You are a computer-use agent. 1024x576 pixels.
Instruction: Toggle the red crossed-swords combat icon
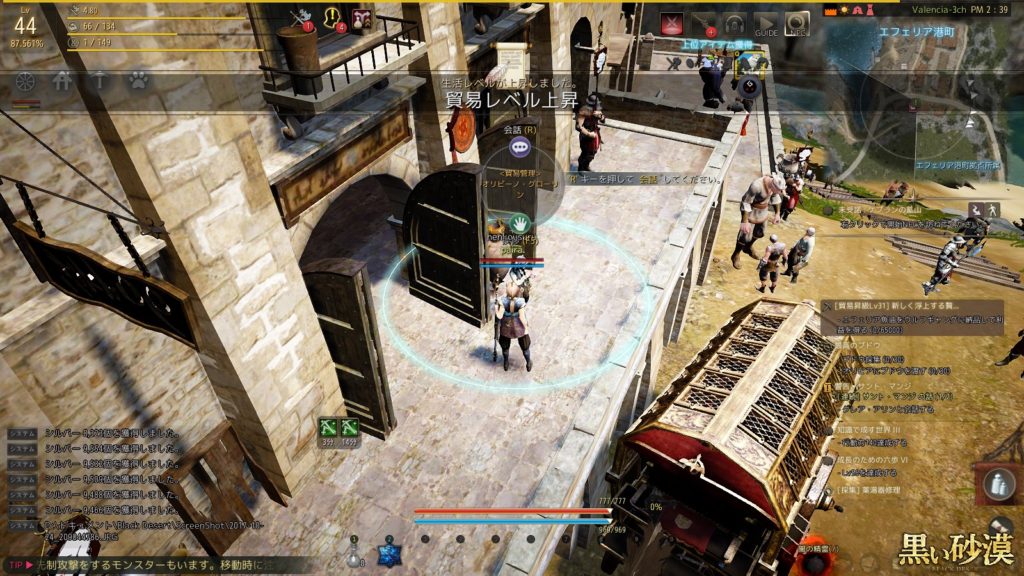tap(673, 23)
